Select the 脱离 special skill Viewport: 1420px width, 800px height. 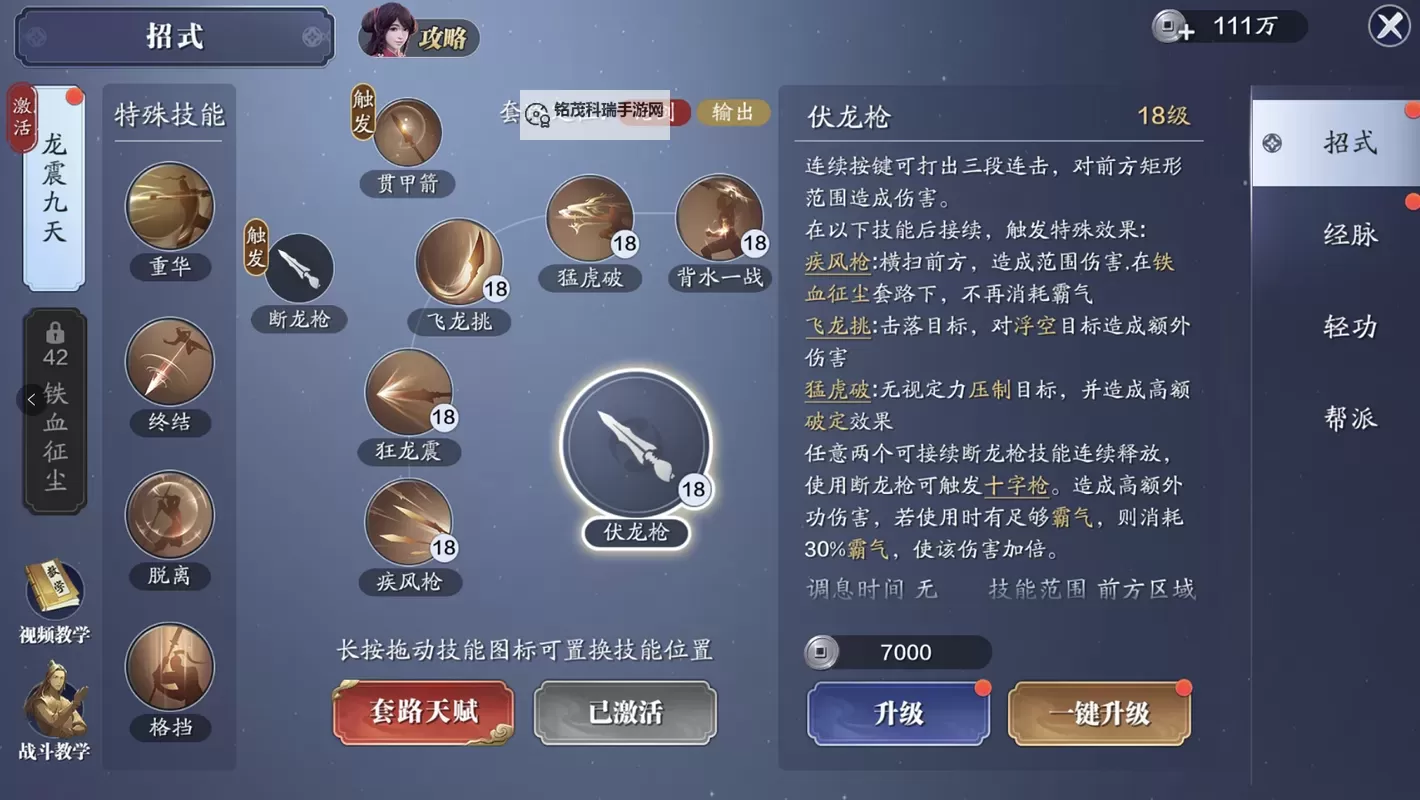coord(169,515)
